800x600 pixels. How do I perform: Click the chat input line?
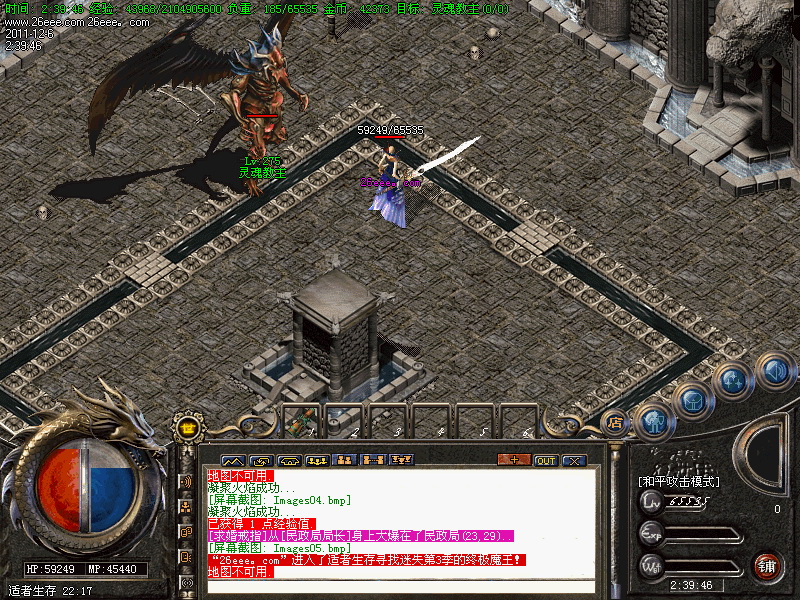pyautogui.click(x=400, y=587)
